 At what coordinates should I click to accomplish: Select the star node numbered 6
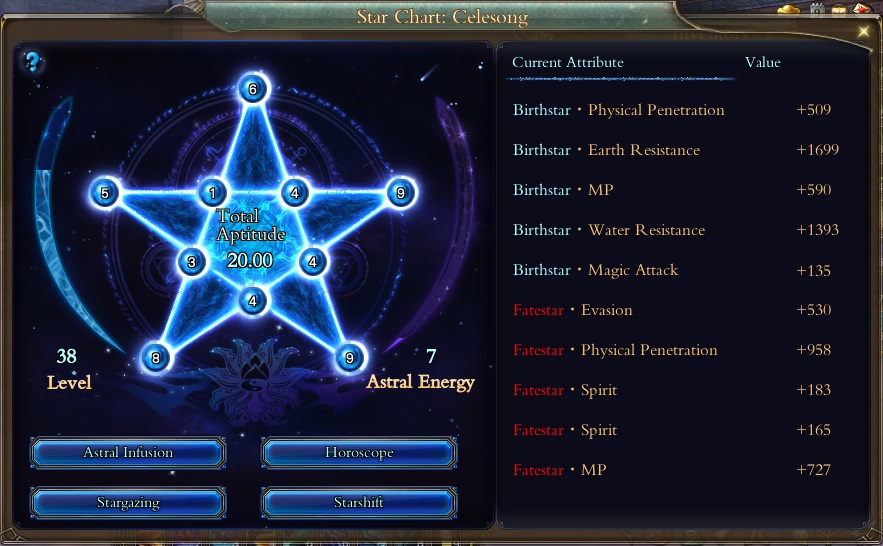[253, 89]
